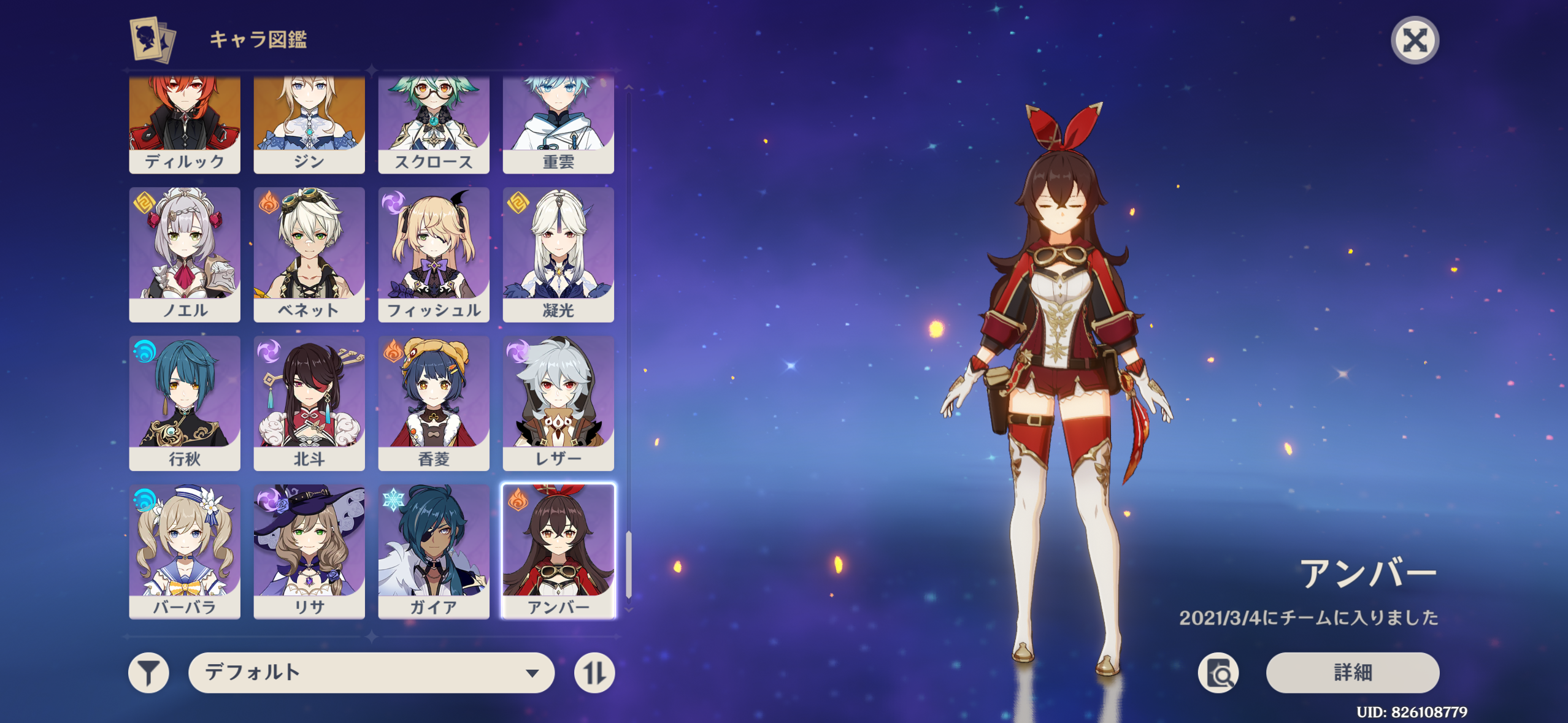This screenshot has height=723, width=1568.
Task: Toggle the sort order arrows button
Action: point(594,673)
